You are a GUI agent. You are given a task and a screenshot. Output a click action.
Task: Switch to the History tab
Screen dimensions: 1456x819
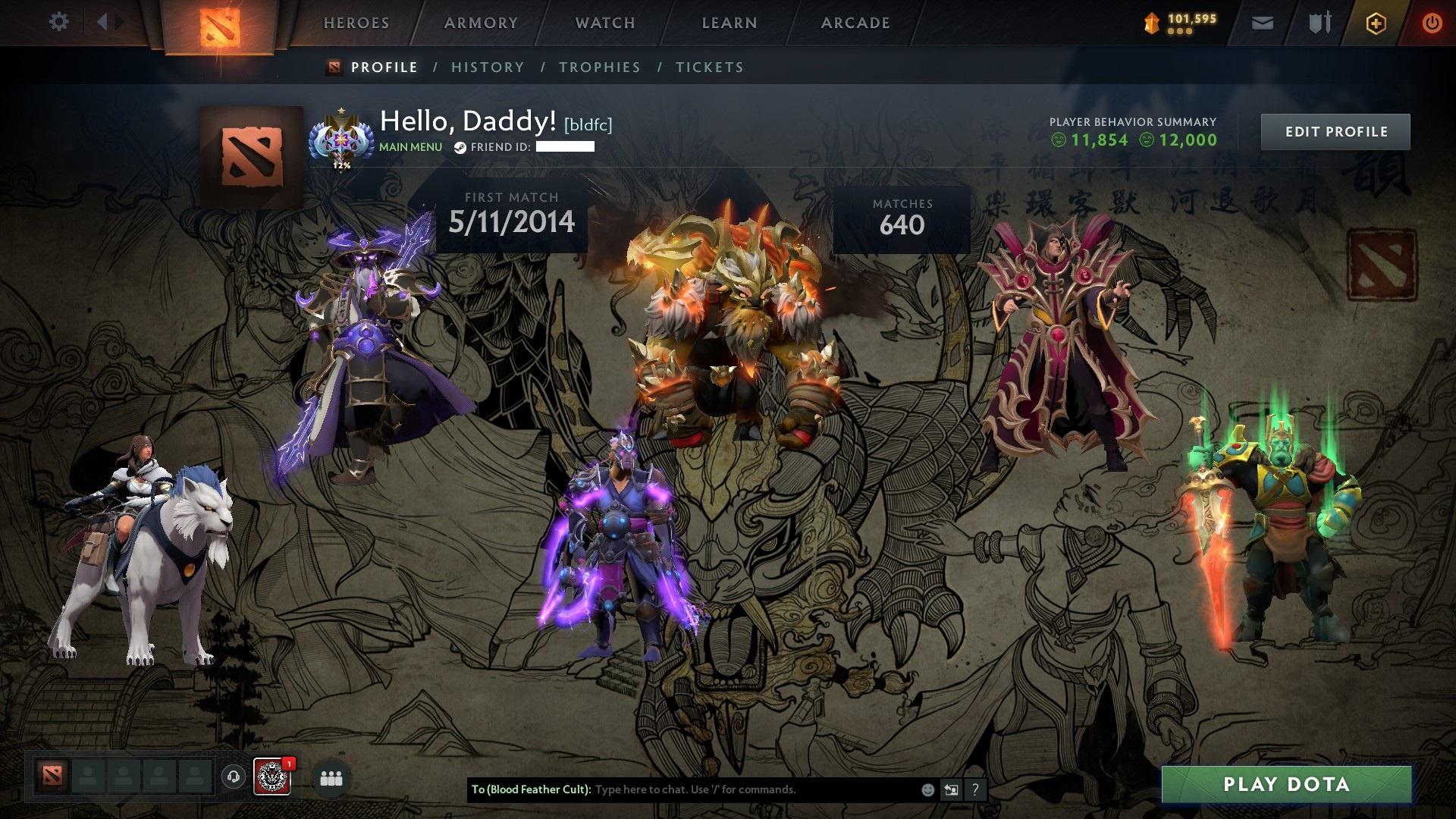(x=488, y=67)
